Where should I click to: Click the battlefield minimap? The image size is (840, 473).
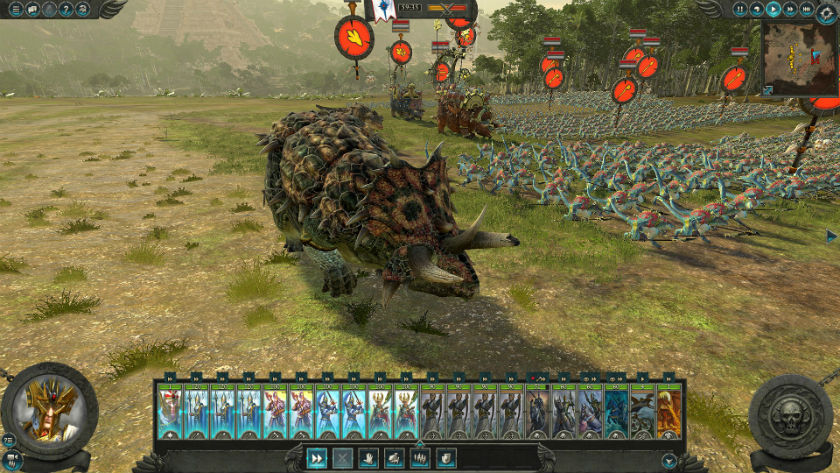(800, 56)
